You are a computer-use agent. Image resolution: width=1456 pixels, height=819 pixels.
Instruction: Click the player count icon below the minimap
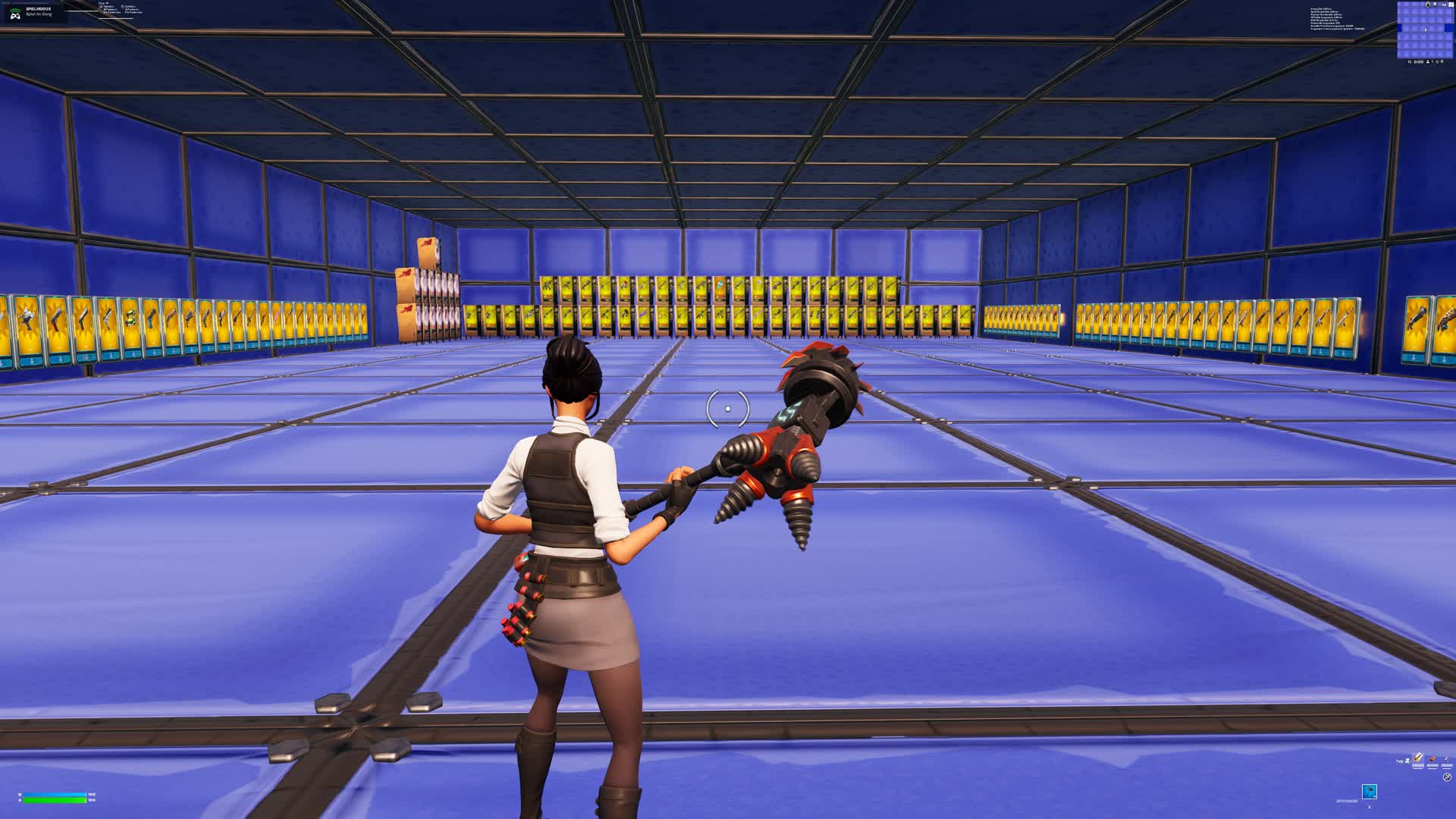[1428, 61]
